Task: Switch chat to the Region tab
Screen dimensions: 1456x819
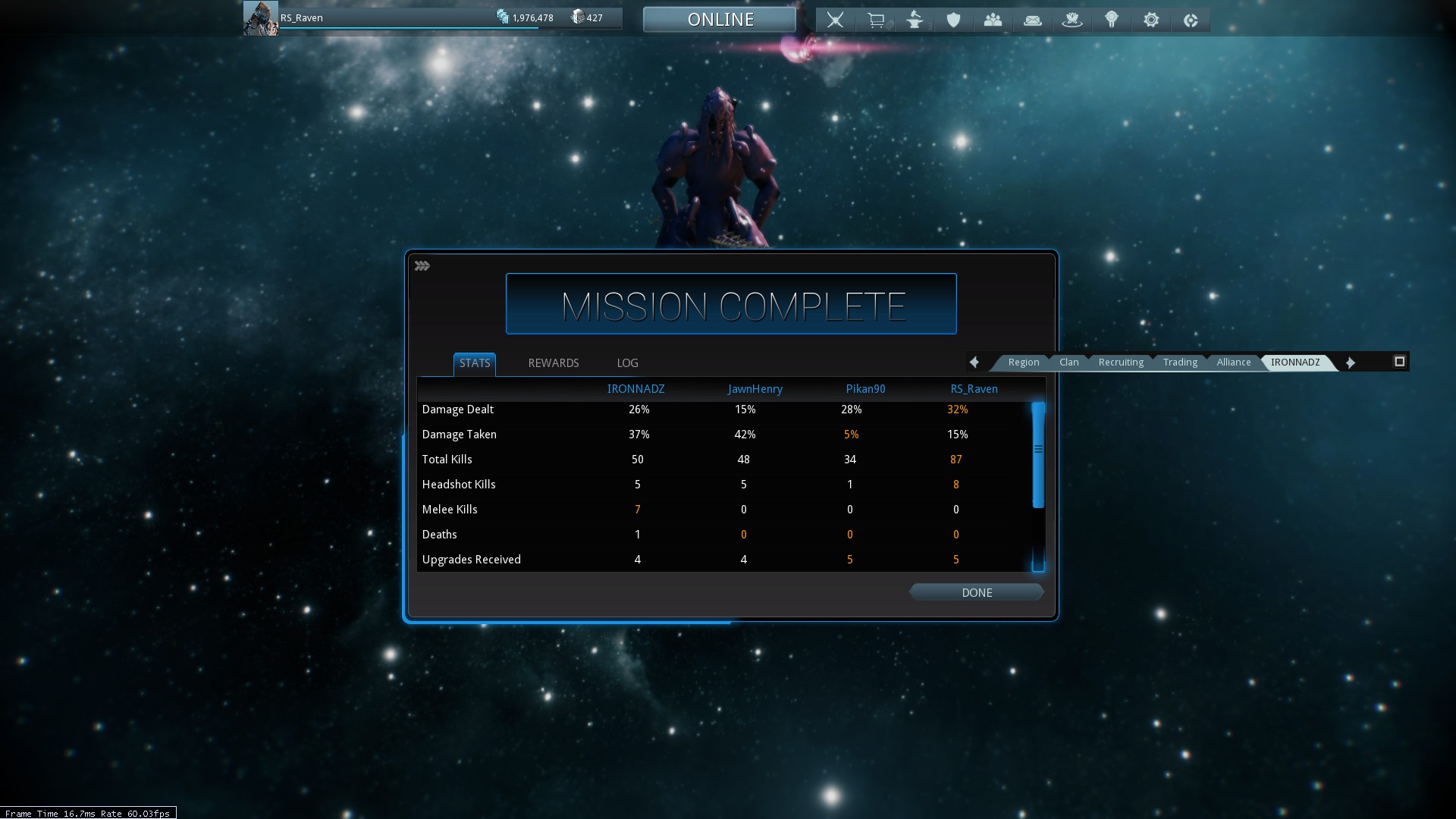Action: click(x=1023, y=362)
